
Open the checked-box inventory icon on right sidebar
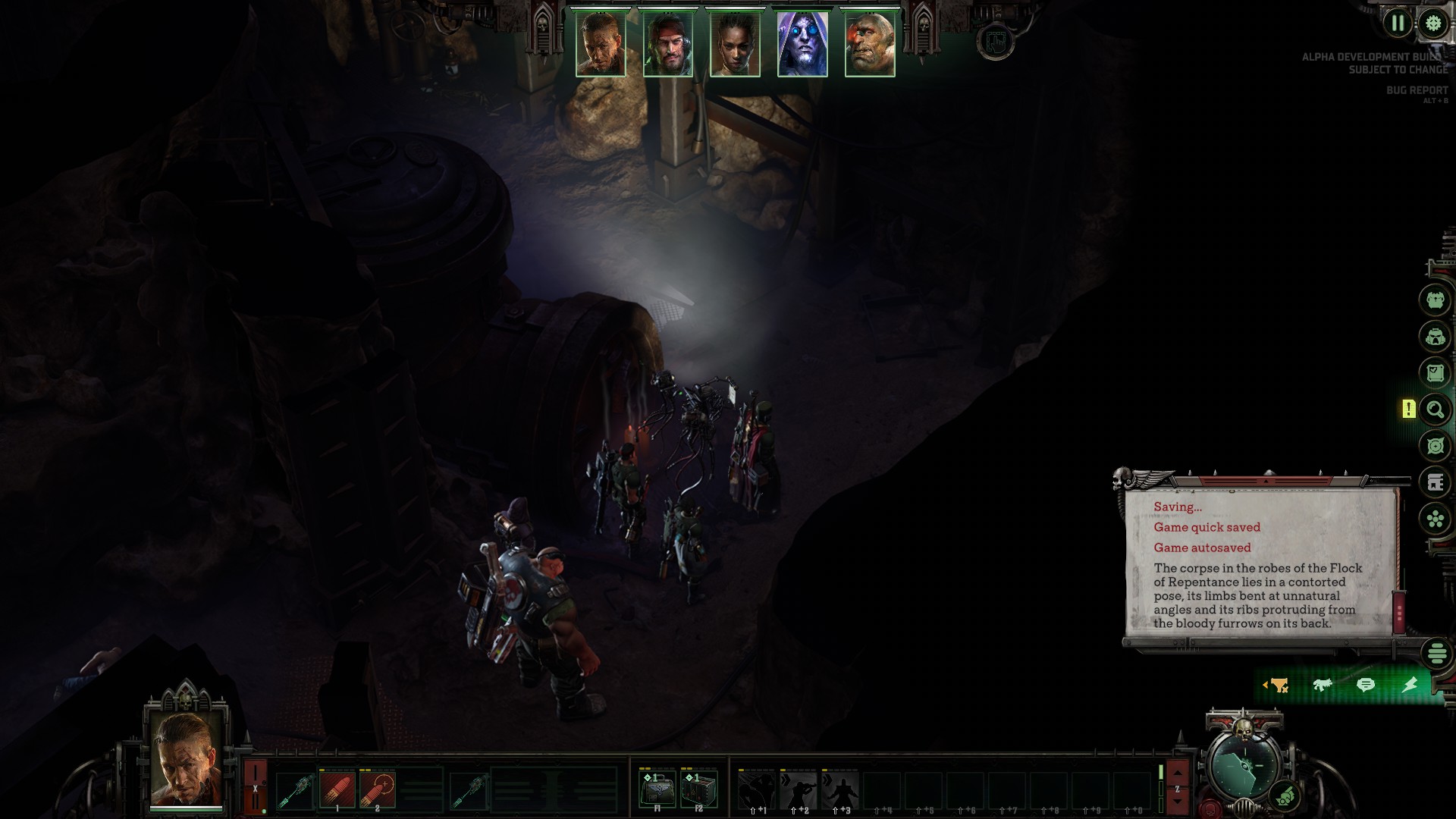click(1436, 372)
